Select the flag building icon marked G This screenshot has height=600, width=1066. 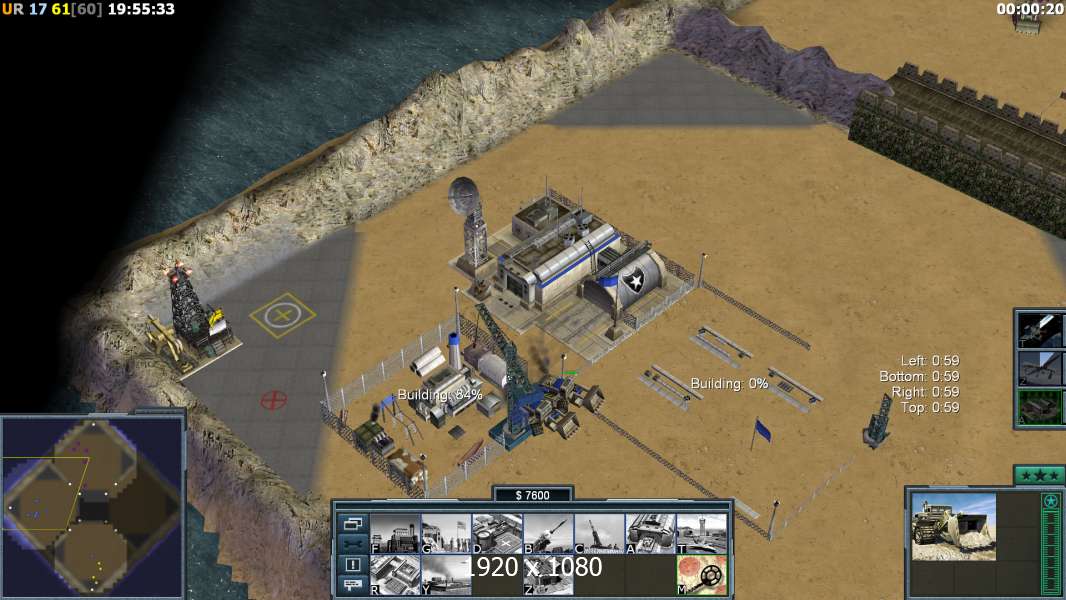click(x=446, y=533)
